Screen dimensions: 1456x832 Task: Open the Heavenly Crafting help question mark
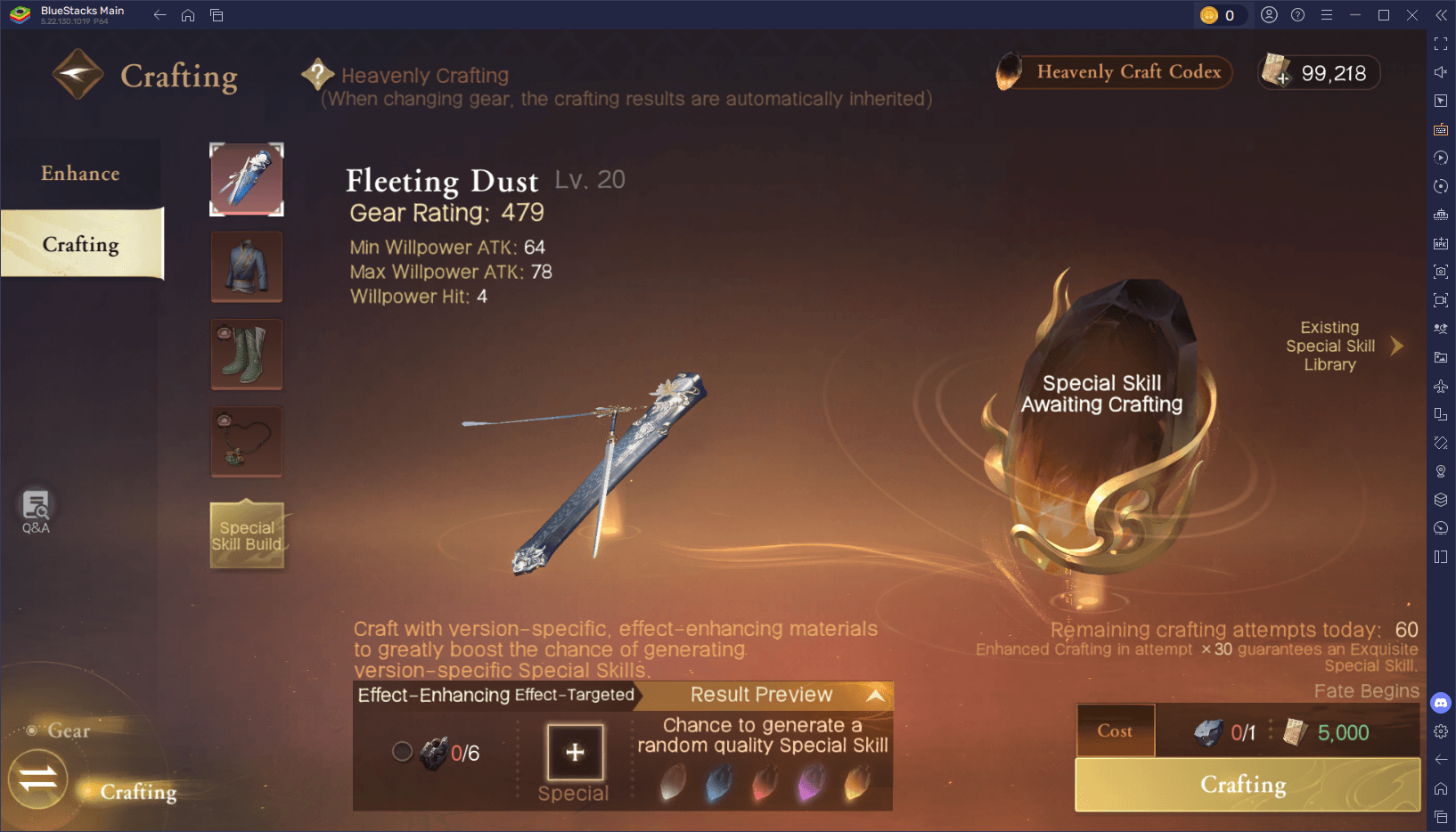point(319,73)
